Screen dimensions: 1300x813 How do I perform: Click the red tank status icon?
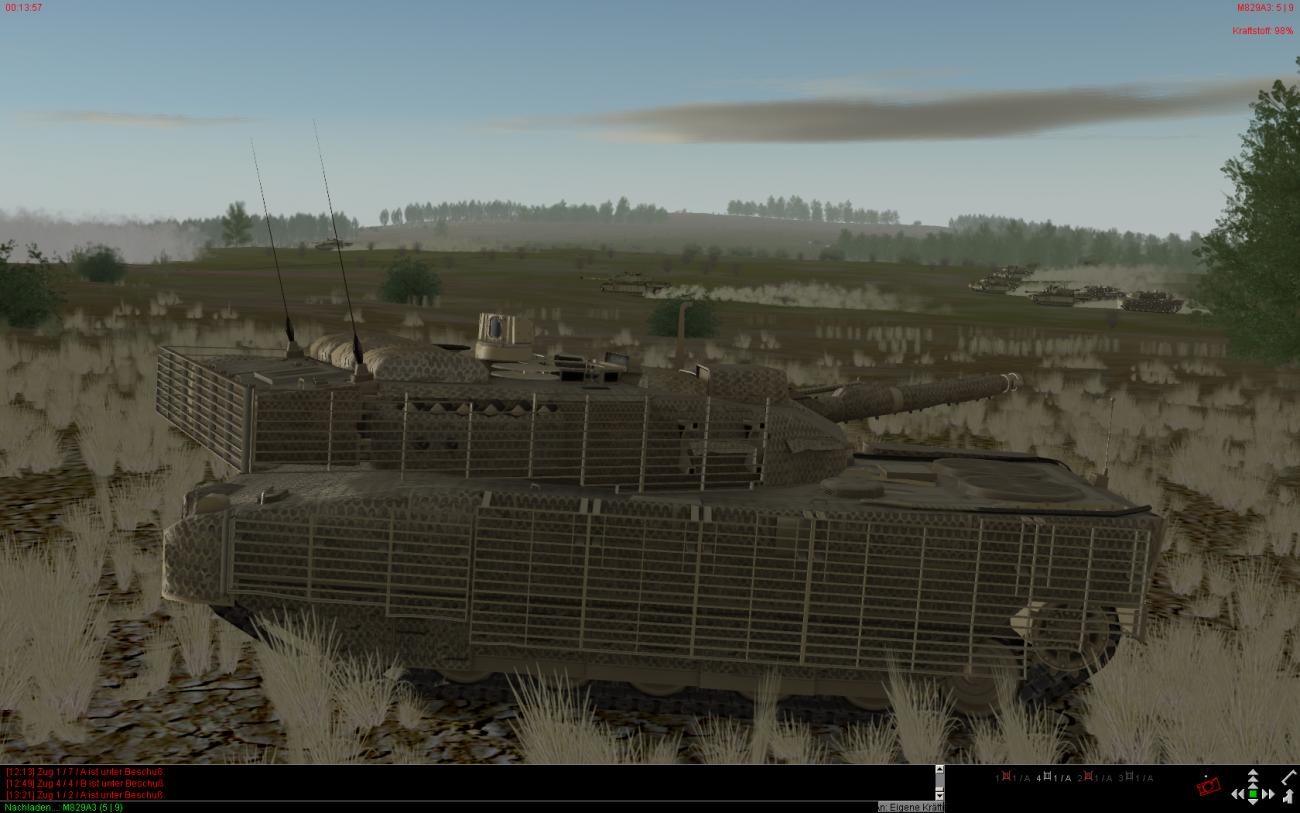pos(1209,786)
